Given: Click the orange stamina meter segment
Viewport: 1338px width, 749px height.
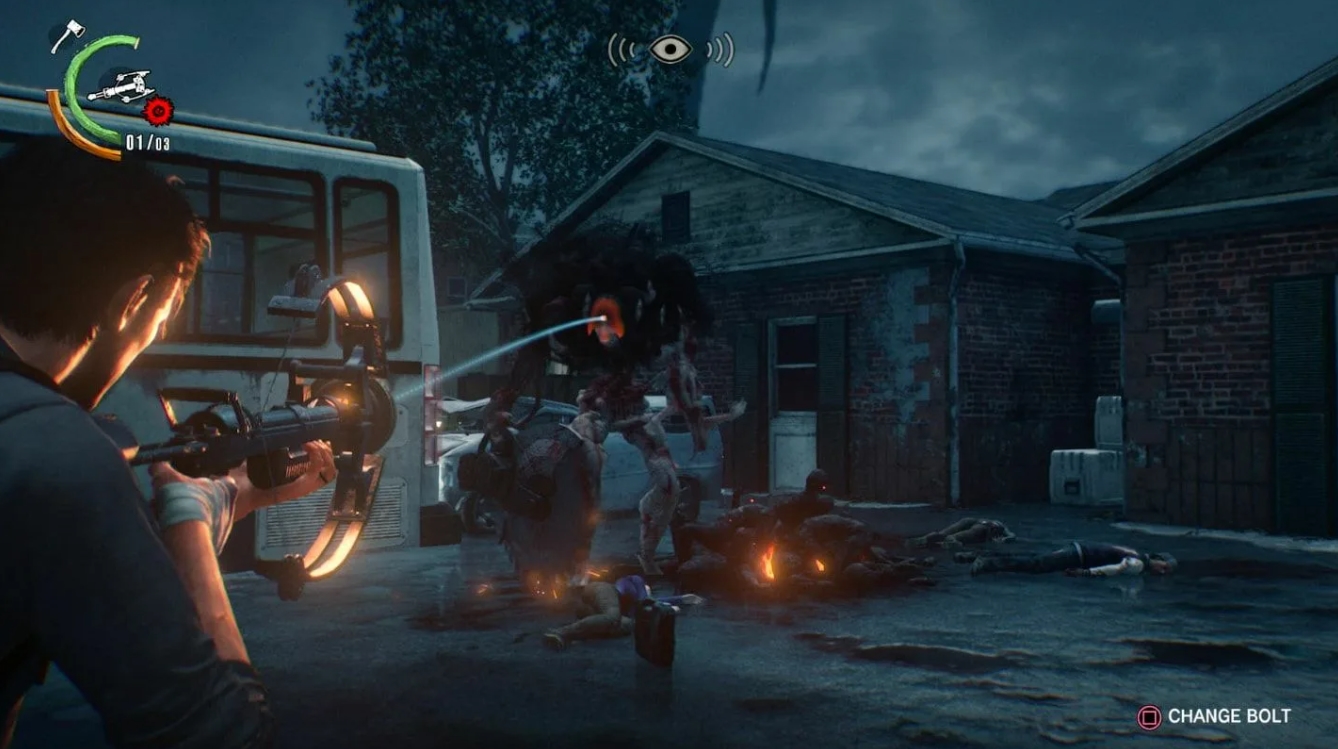Looking at the screenshot, I should [x=55, y=110].
